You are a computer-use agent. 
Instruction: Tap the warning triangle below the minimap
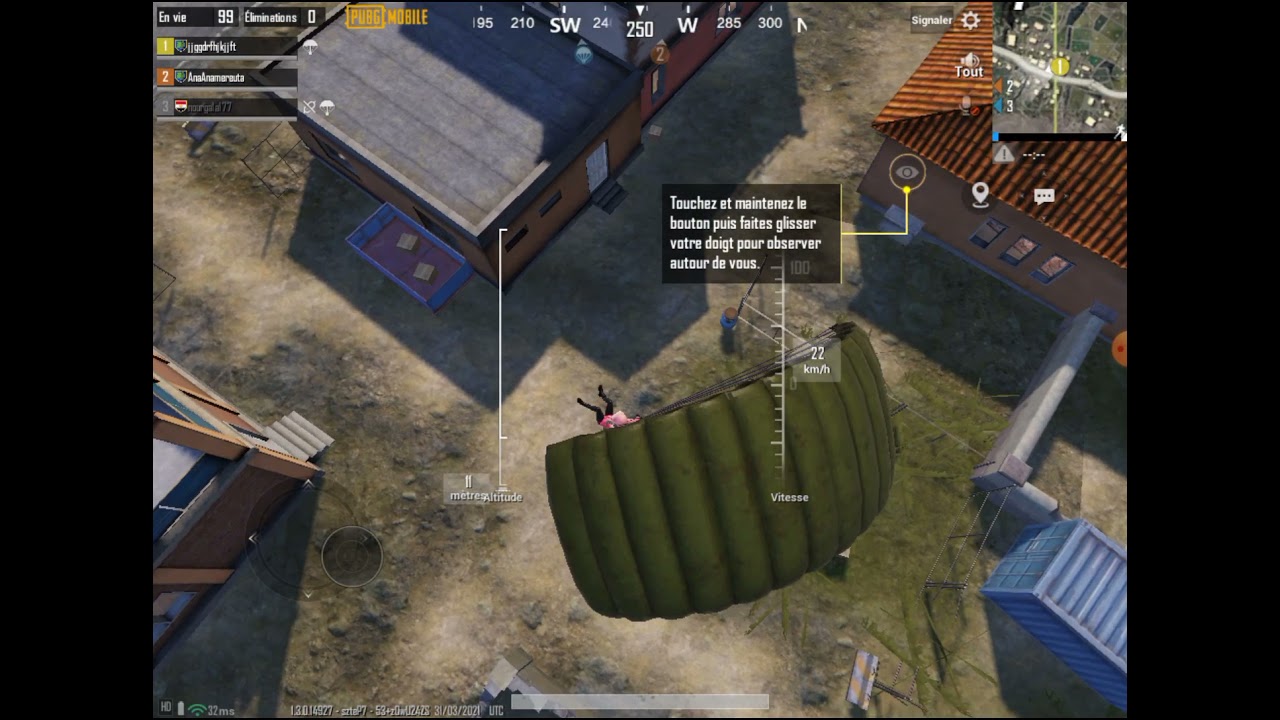[x=1004, y=152]
